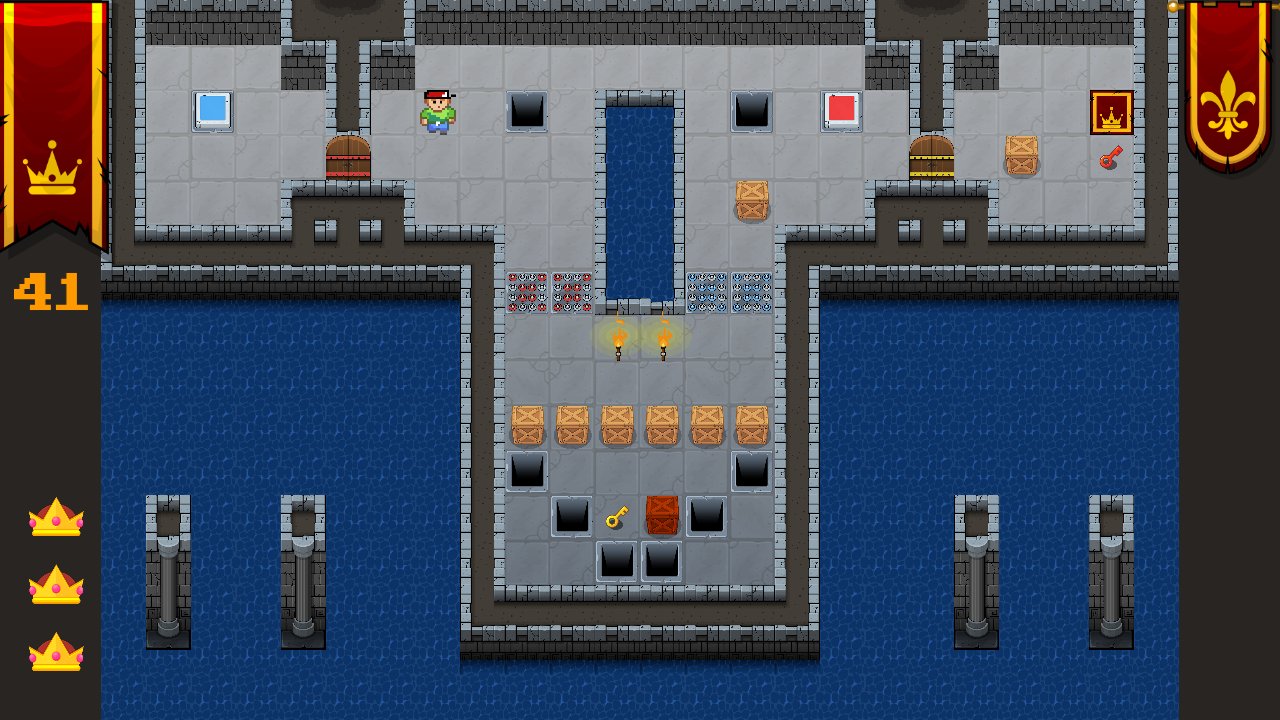Select the top crown in the left sidebar
The height and width of the screenshot is (720, 1280).
55,516
